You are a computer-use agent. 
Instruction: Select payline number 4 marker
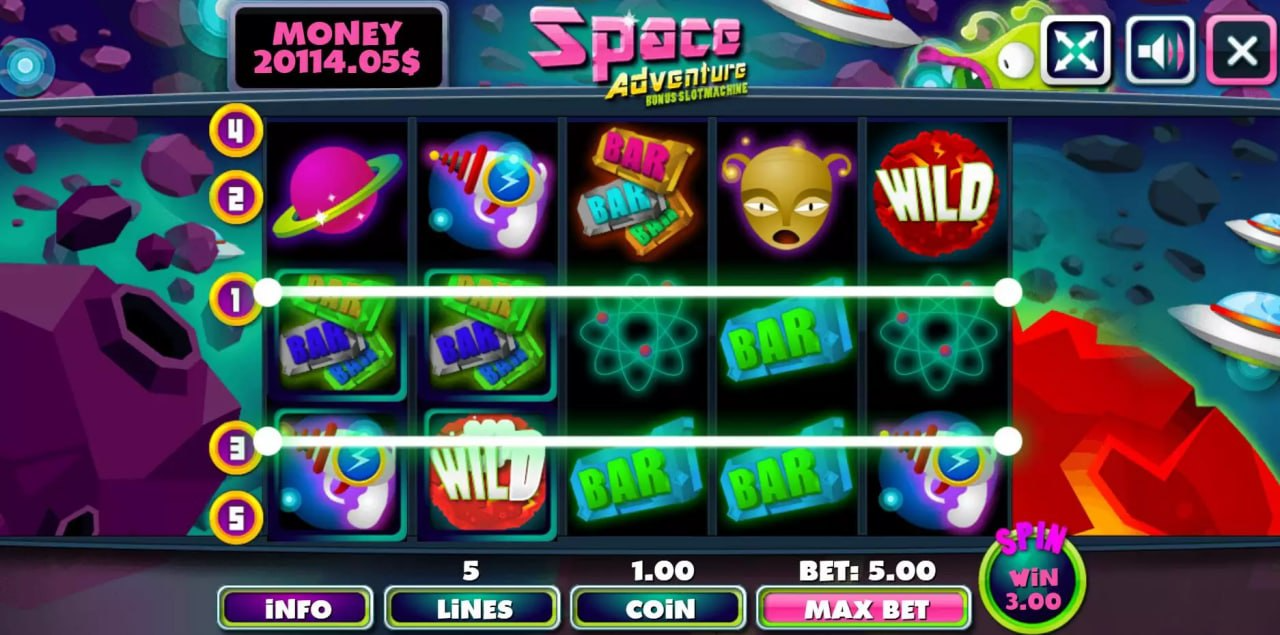(x=236, y=130)
